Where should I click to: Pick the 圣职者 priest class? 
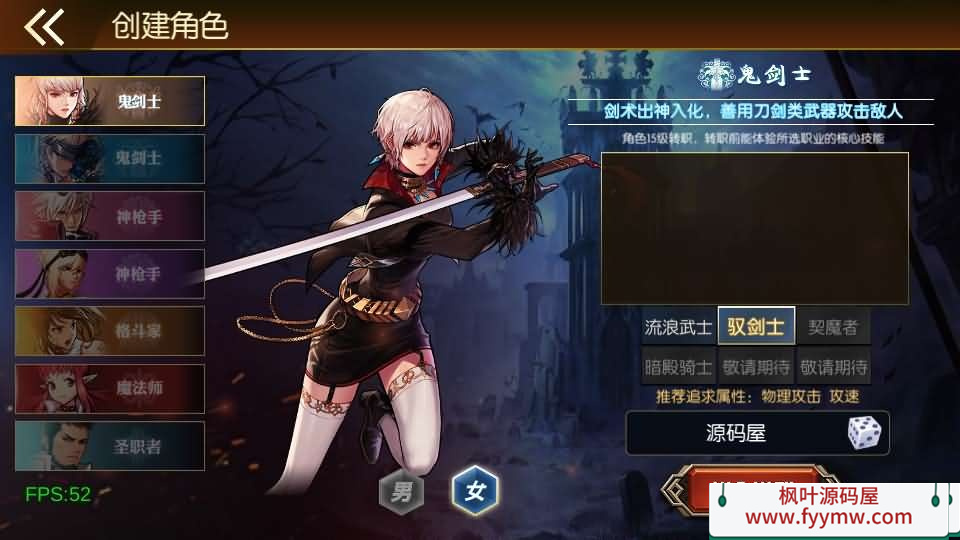(x=110, y=446)
